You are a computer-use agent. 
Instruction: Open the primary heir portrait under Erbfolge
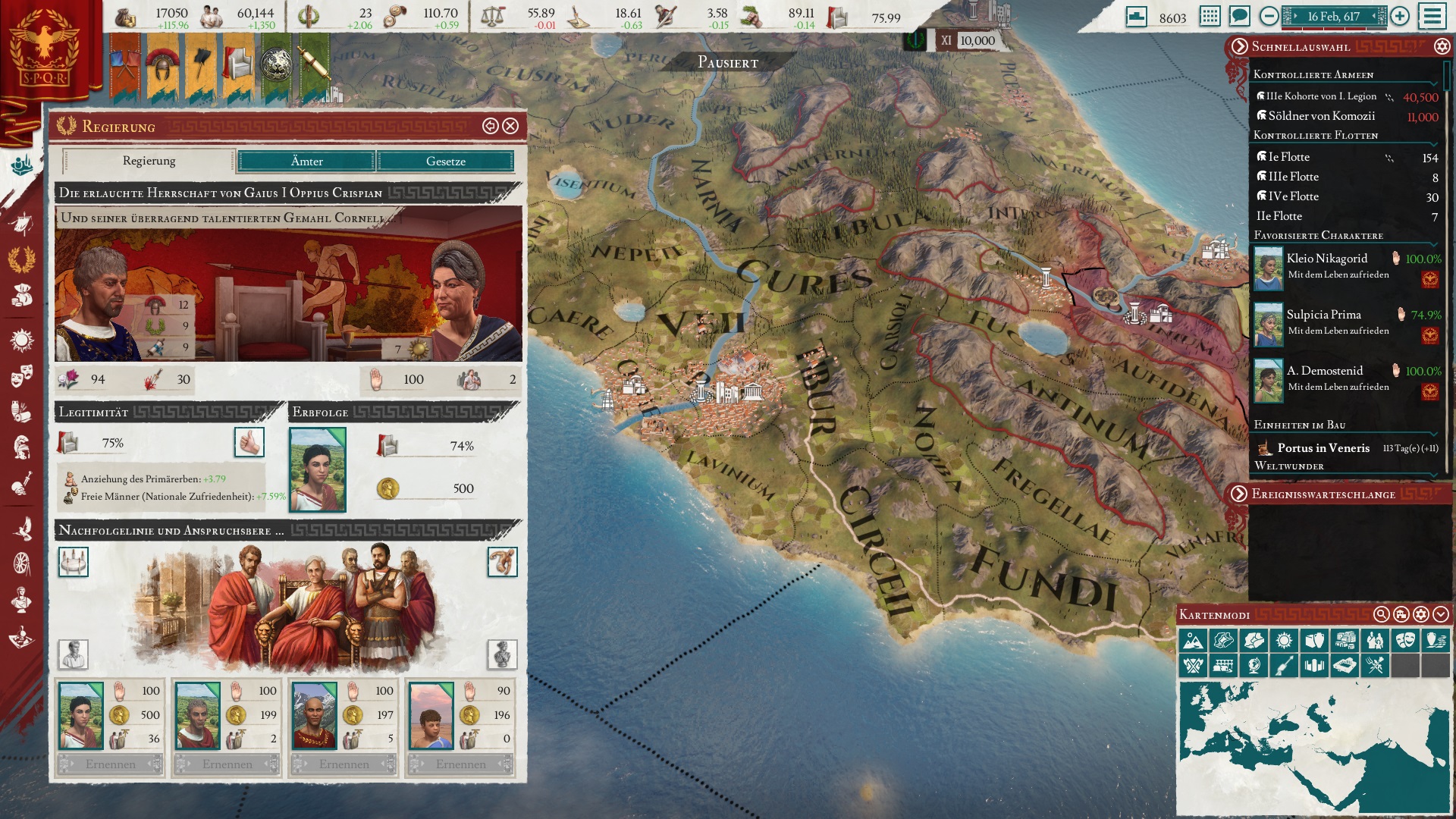coord(318,469)
